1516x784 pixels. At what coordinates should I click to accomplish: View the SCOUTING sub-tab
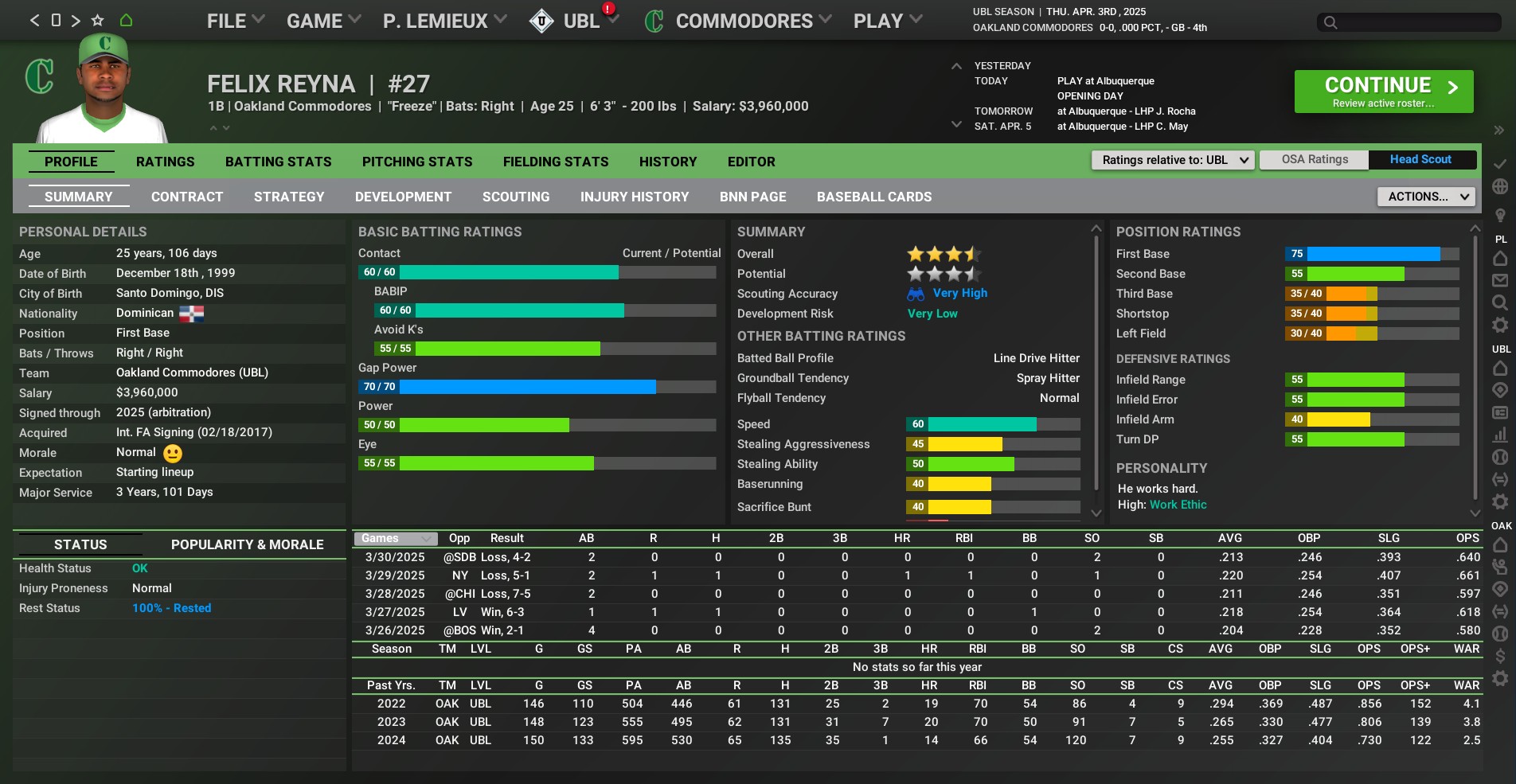click(x=515, y=197)
